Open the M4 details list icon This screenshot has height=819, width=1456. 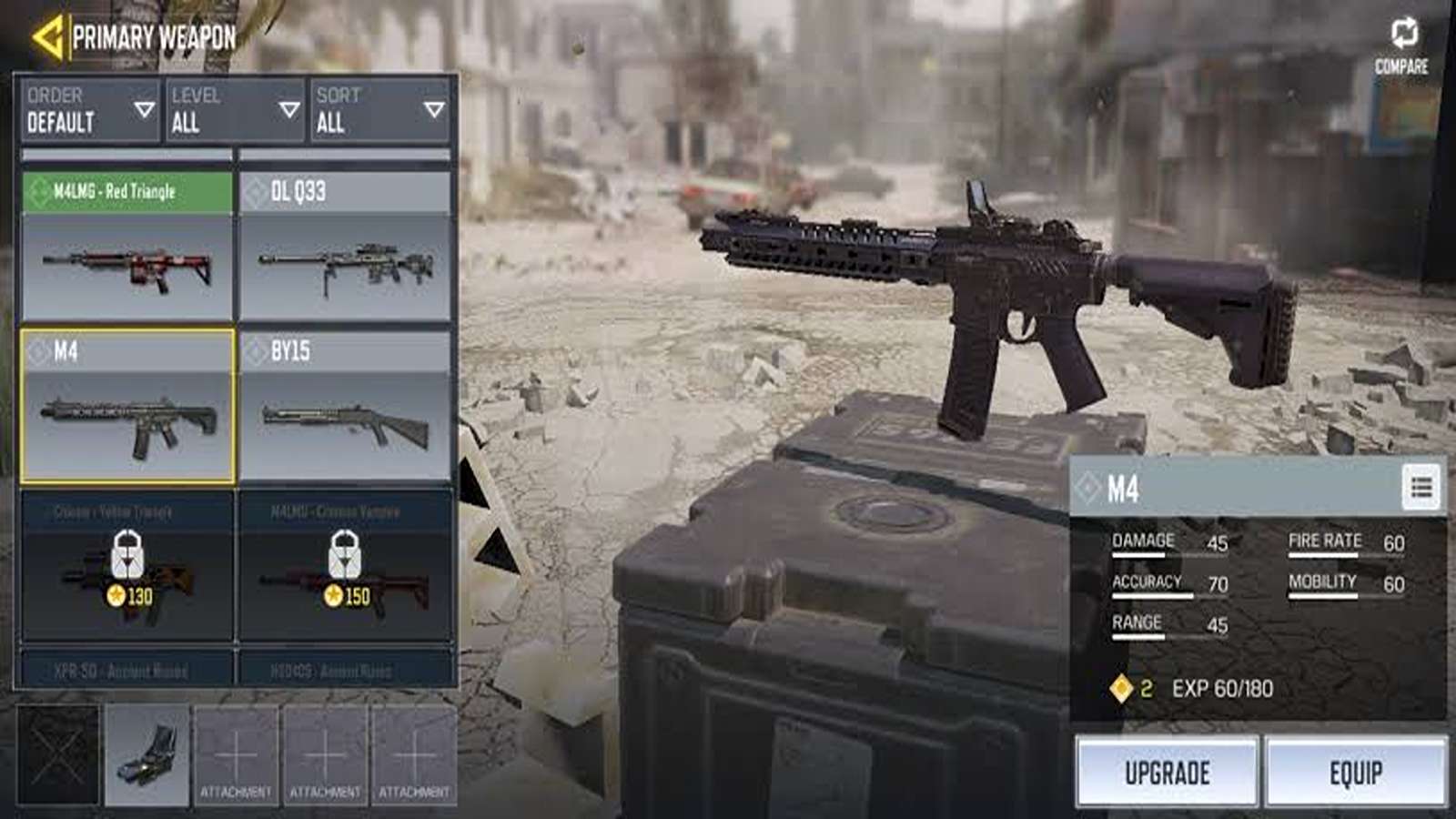1421,489
